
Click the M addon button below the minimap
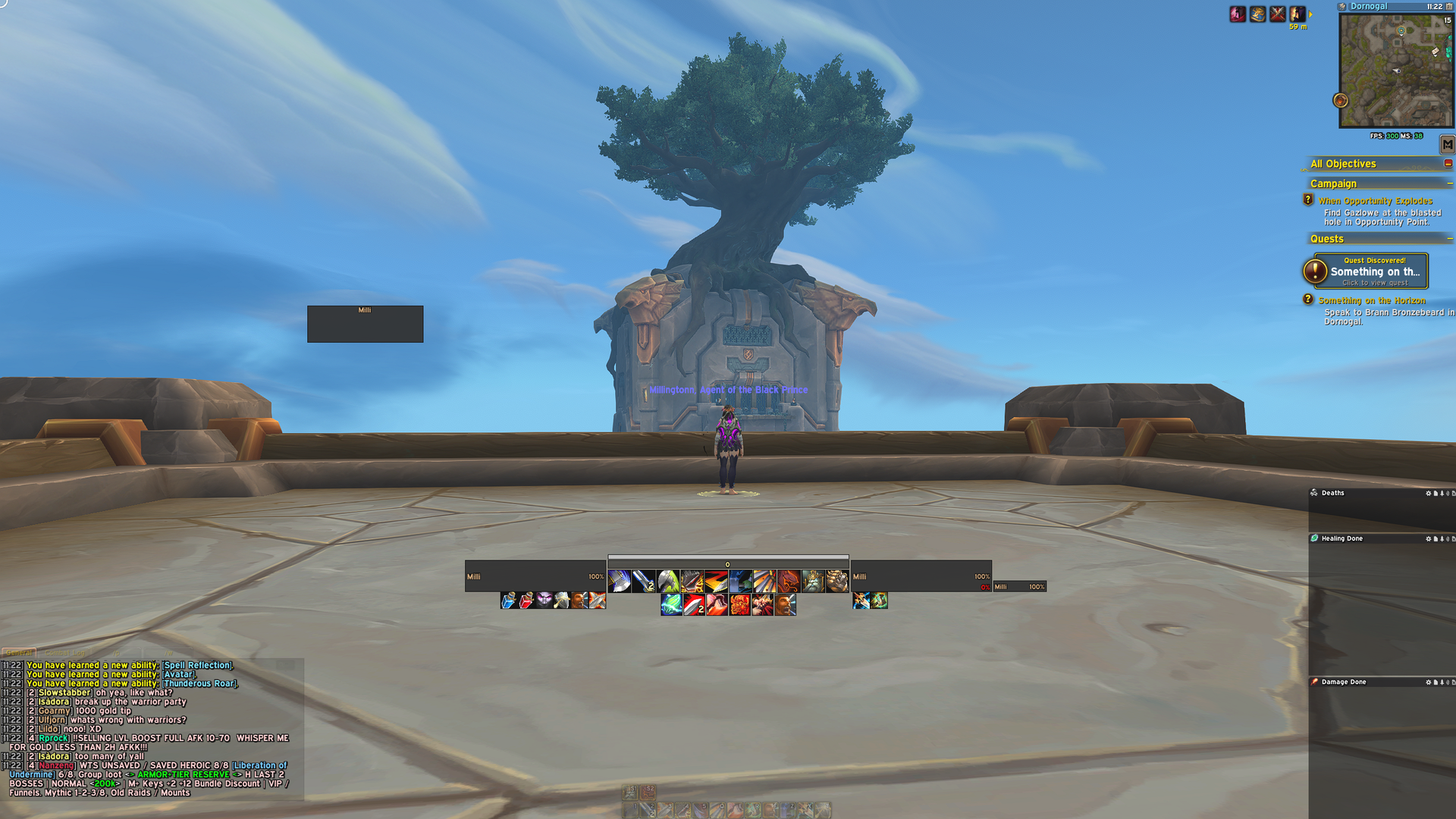pos(1448,143)
